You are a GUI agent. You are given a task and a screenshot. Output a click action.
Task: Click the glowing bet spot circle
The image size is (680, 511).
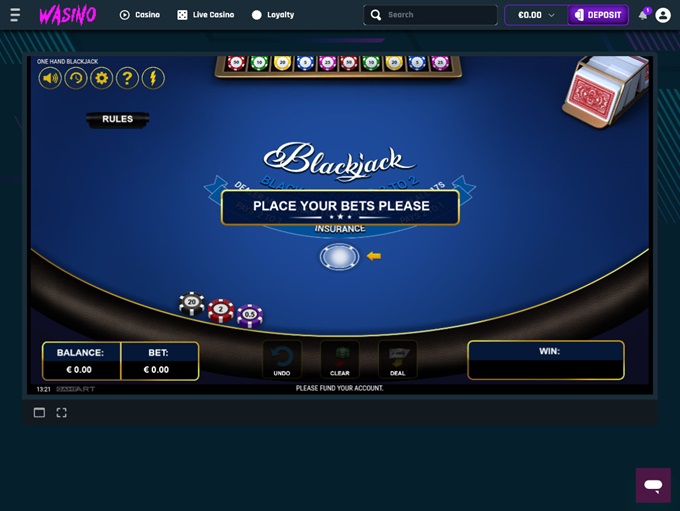pyautogui.click(x=339, y=257)
